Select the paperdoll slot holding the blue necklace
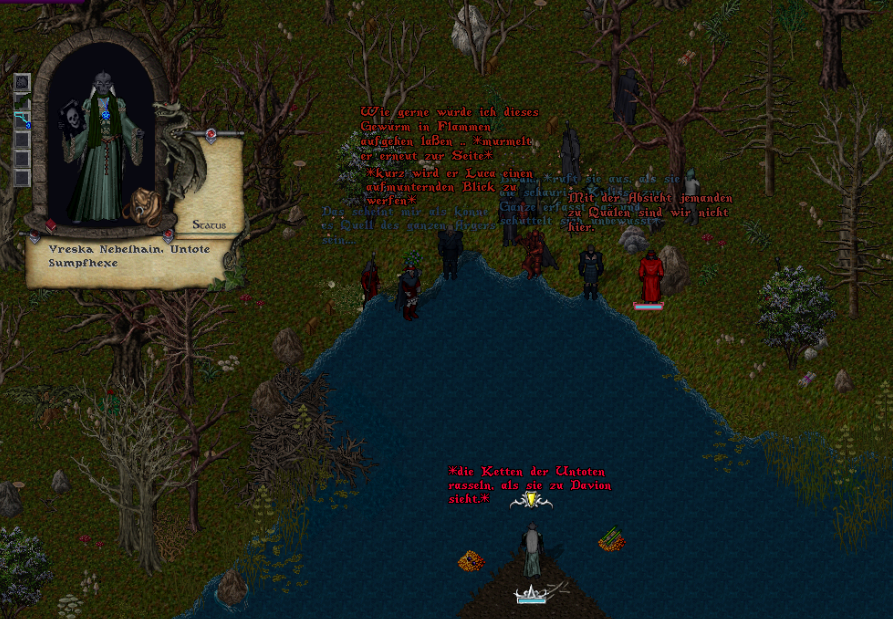The image size is (893, 619). coord(22,119)
